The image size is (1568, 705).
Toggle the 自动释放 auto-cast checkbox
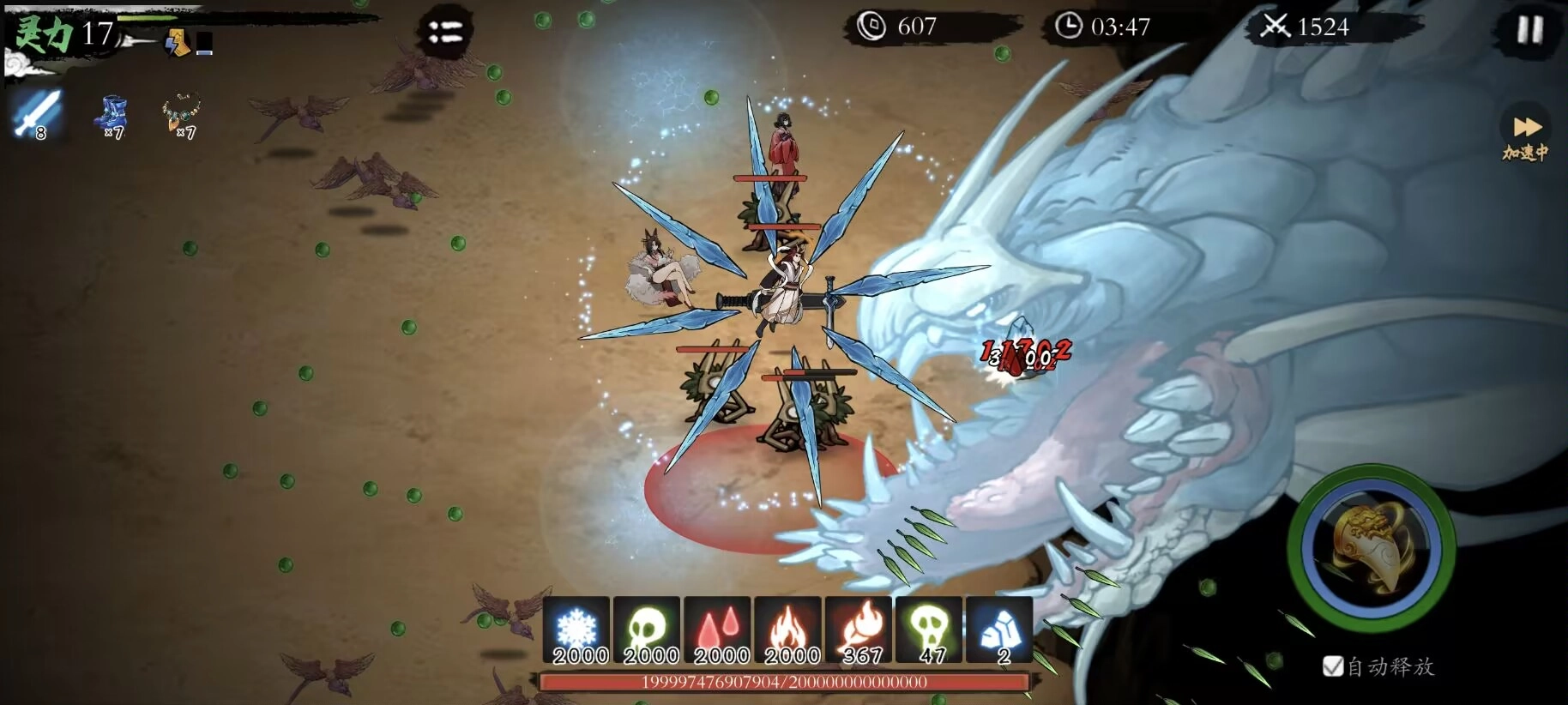click(1333, 666)
